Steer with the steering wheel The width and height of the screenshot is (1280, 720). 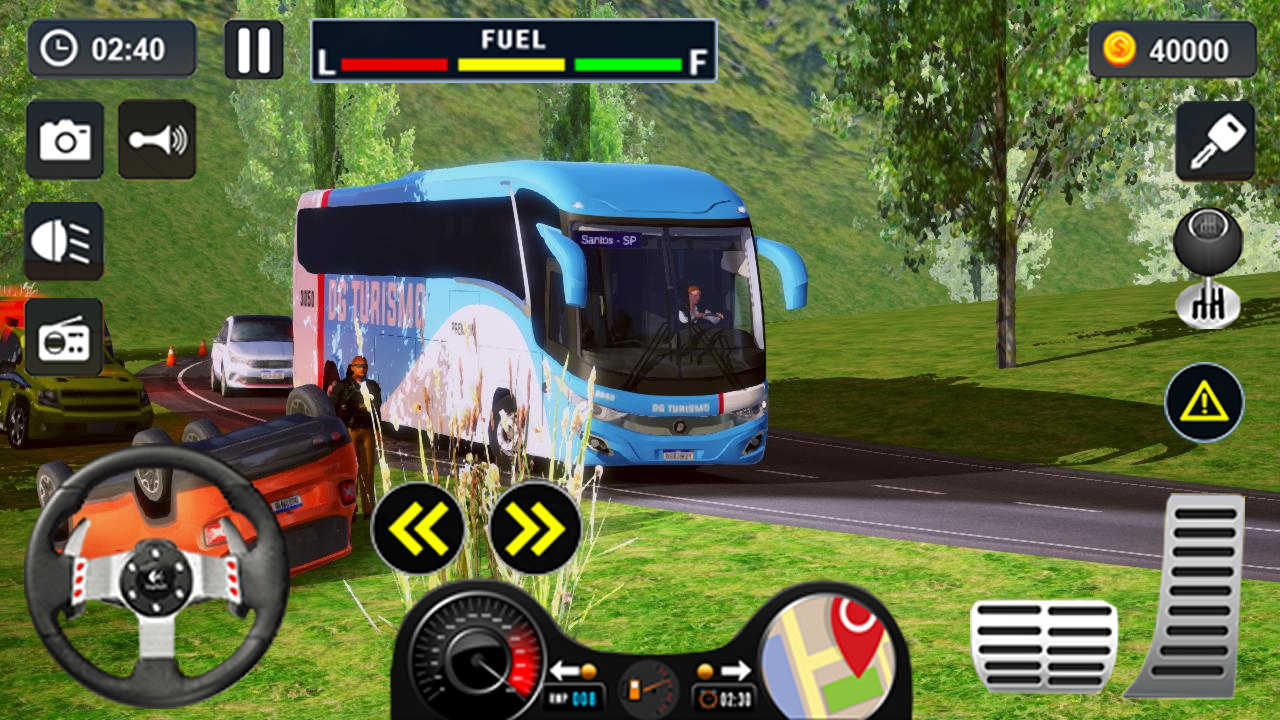157,577
